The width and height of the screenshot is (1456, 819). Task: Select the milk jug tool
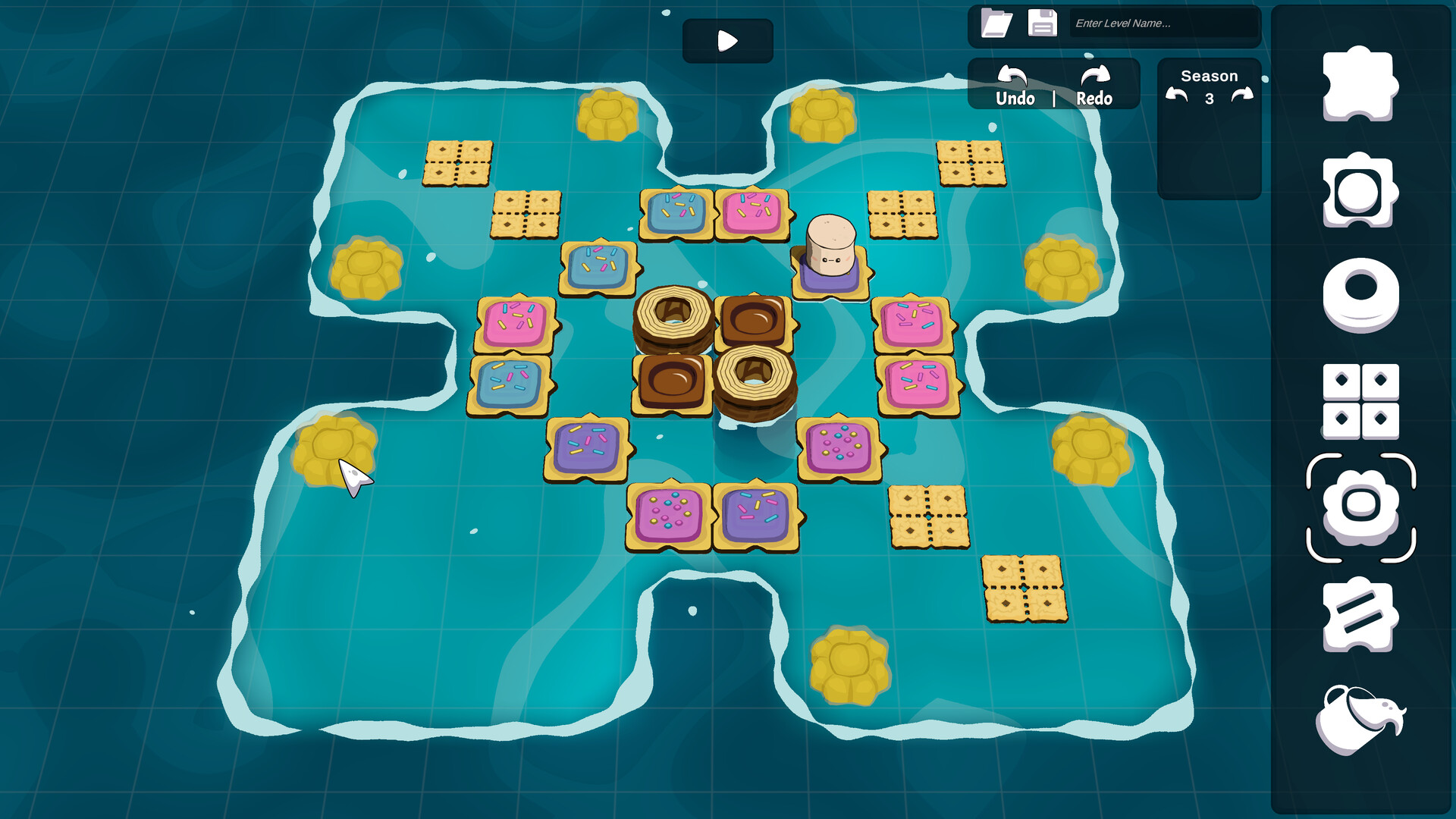point(1360,719)
